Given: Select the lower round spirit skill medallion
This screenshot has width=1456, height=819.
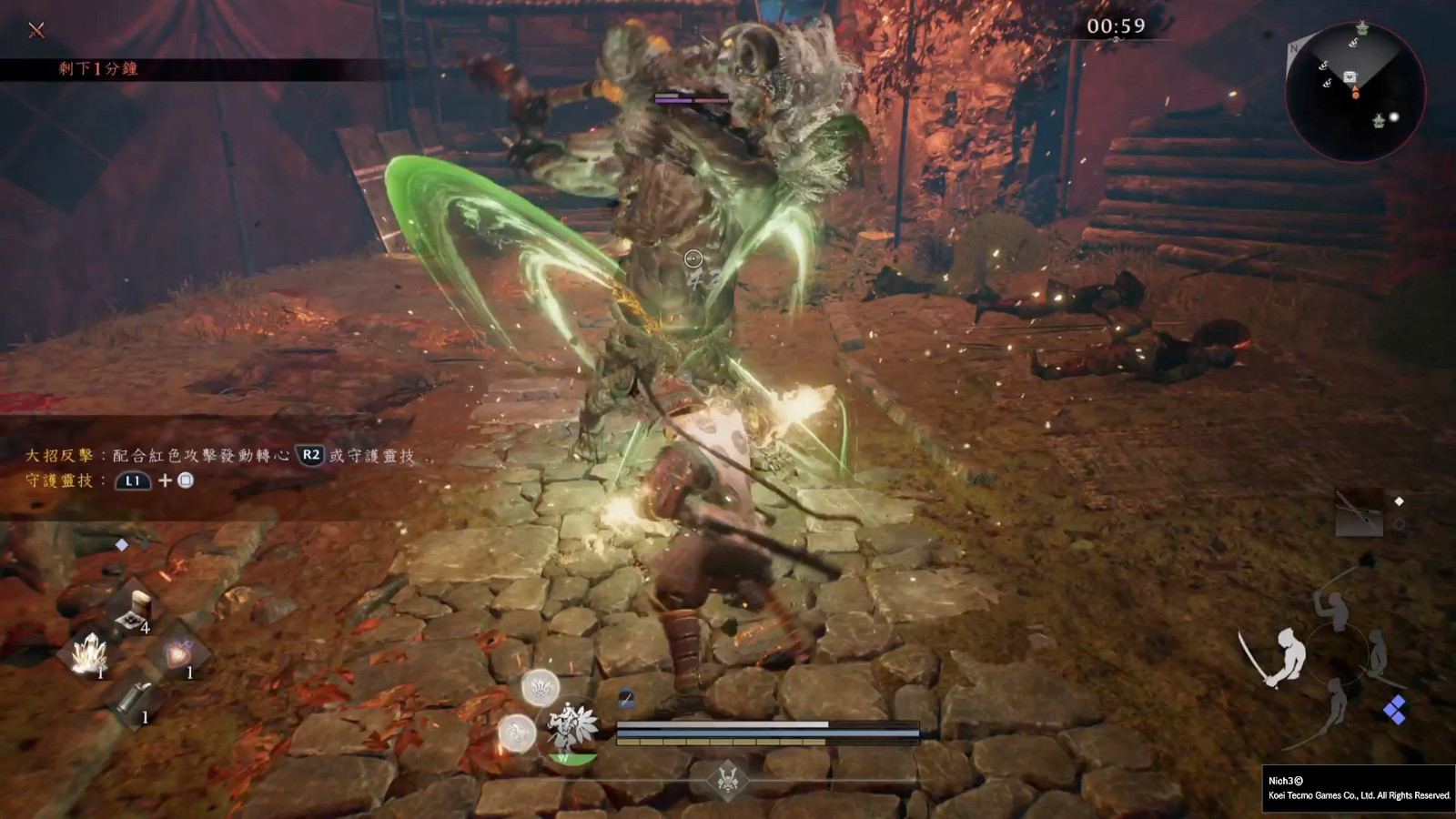Looking at the screenshot, I should [516, 733].
